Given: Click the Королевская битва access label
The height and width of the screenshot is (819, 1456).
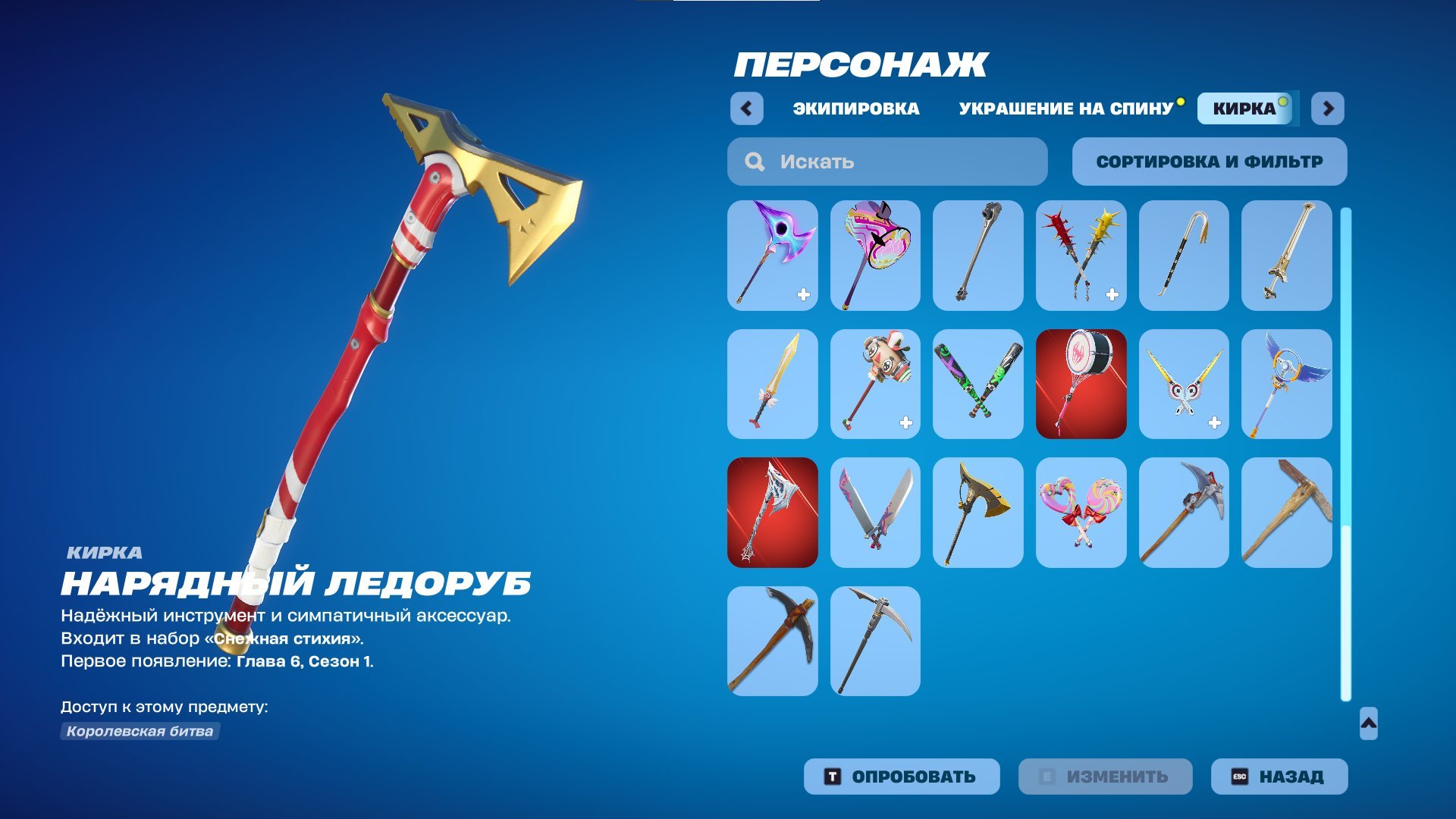Looking at the screenshot, I should coord(140,732).
